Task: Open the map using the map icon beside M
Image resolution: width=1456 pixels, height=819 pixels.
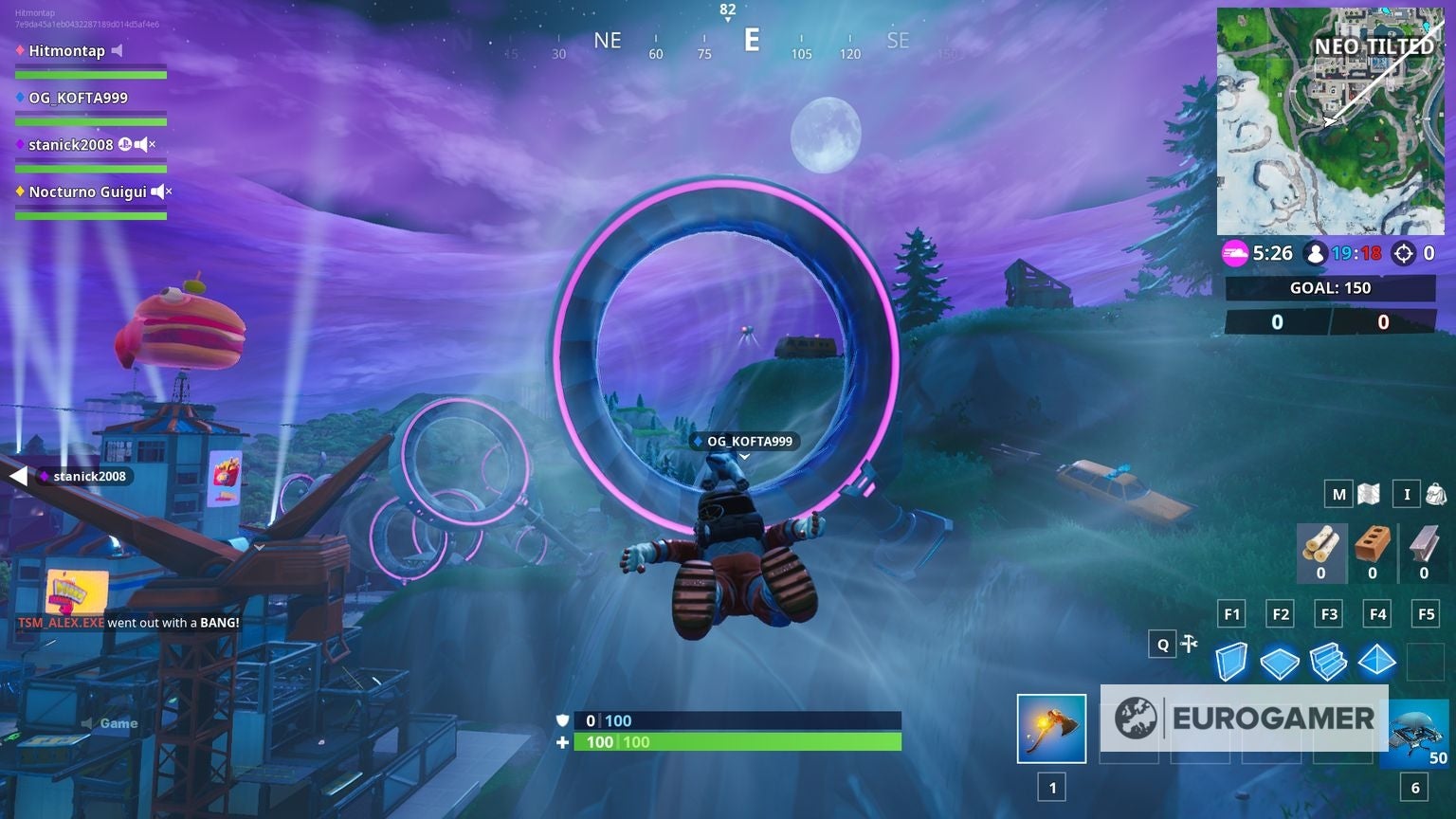Action: click(1368, 494)
